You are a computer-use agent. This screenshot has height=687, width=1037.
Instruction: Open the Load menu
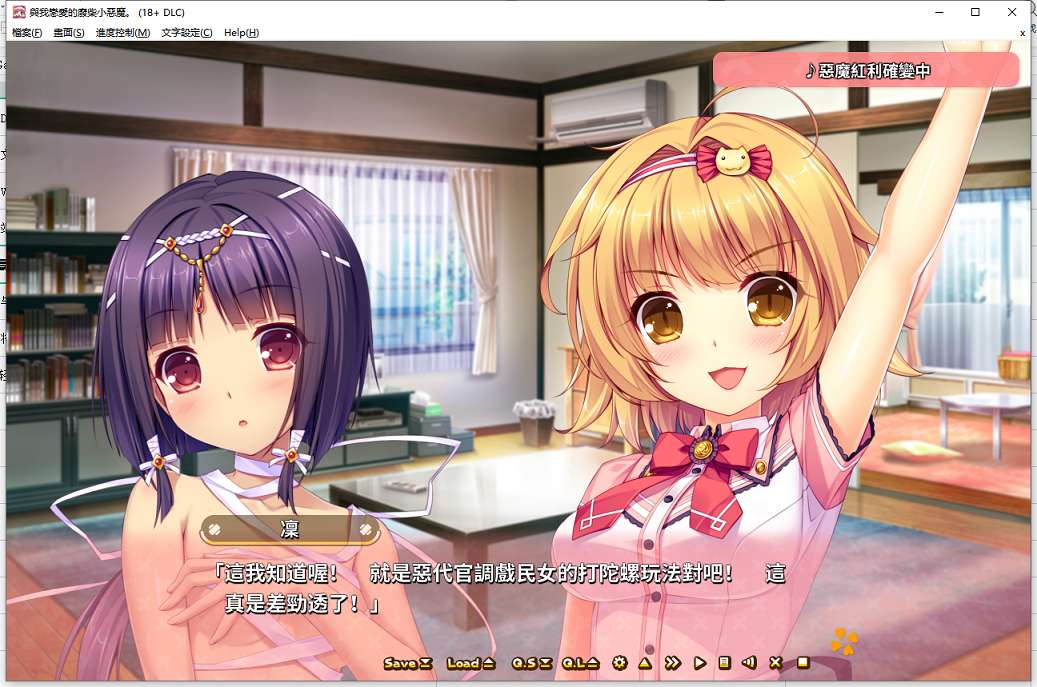click(470, 663)
